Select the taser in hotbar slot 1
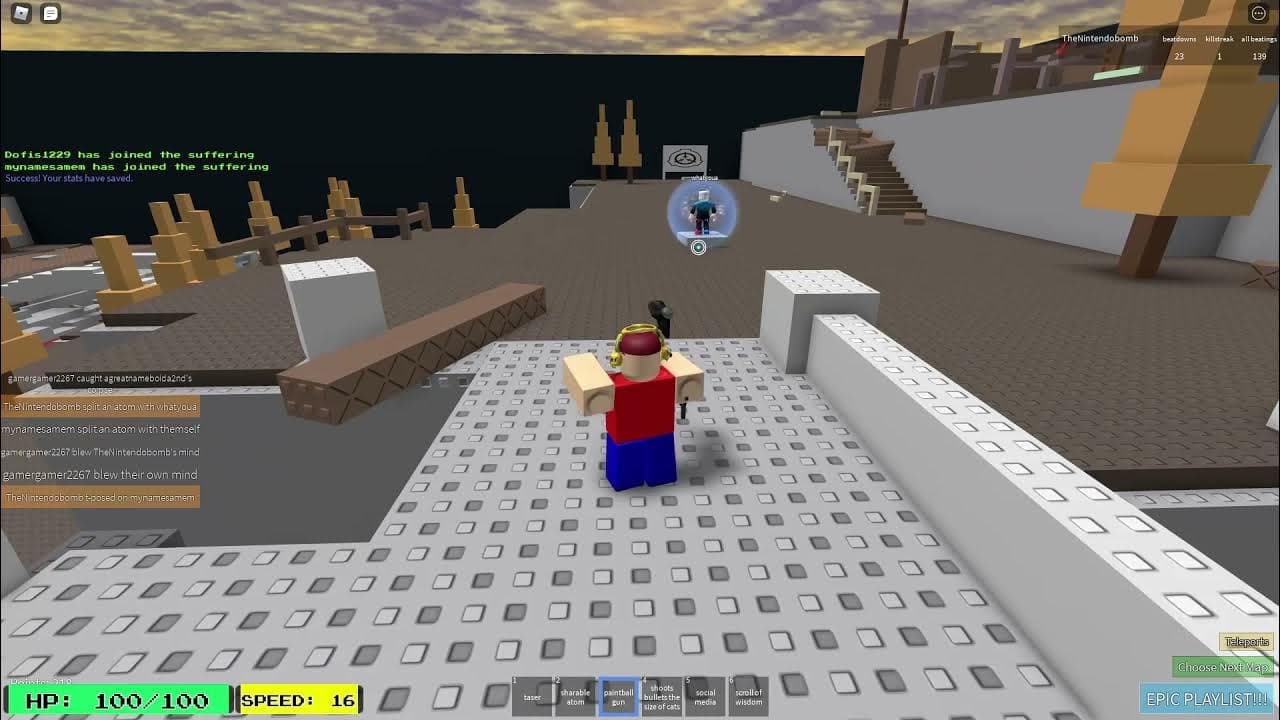This screenshot has height=720, width=1280. [532, 697]
